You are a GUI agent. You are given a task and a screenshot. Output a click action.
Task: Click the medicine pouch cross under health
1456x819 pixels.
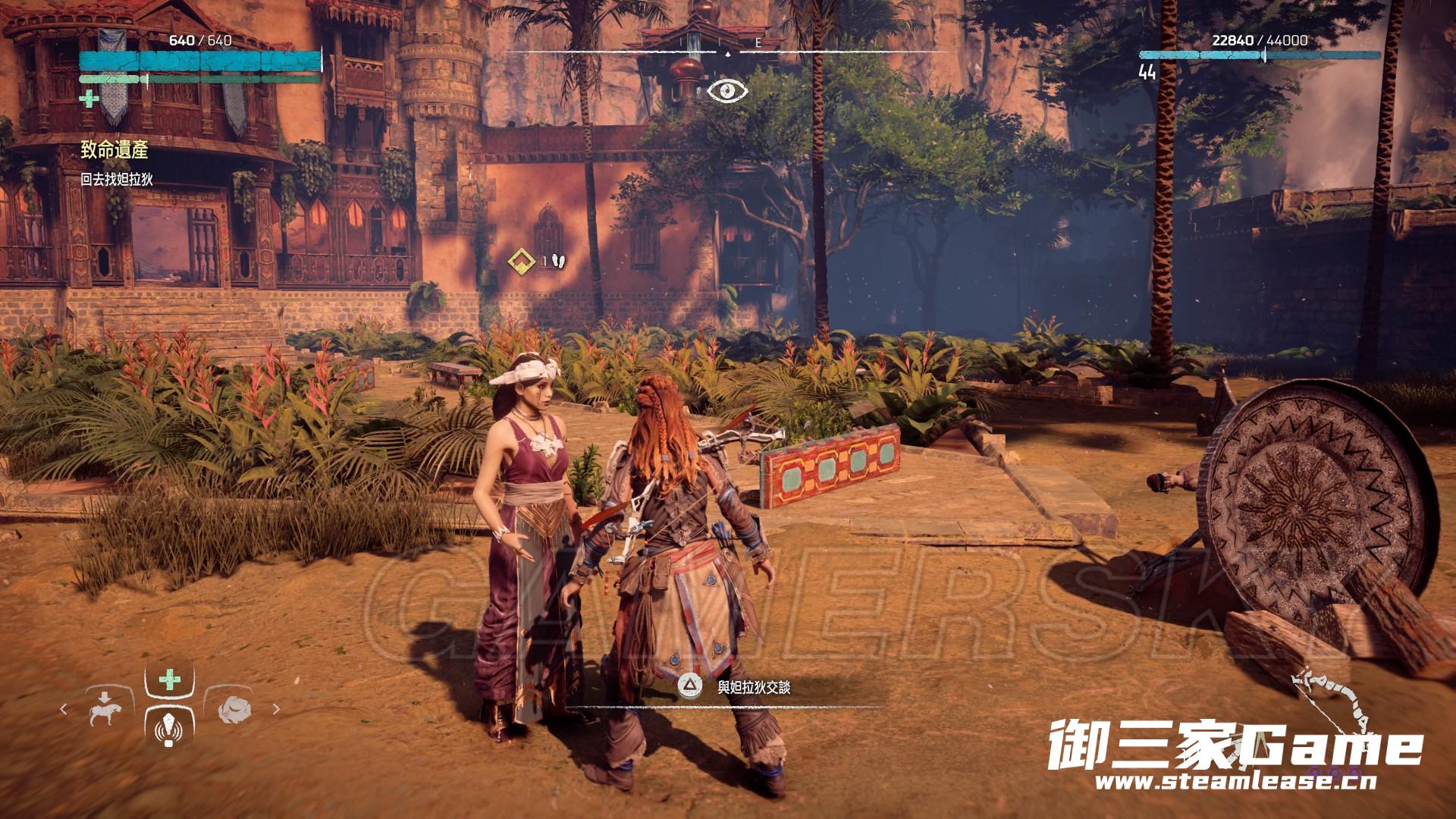[89, 99]
